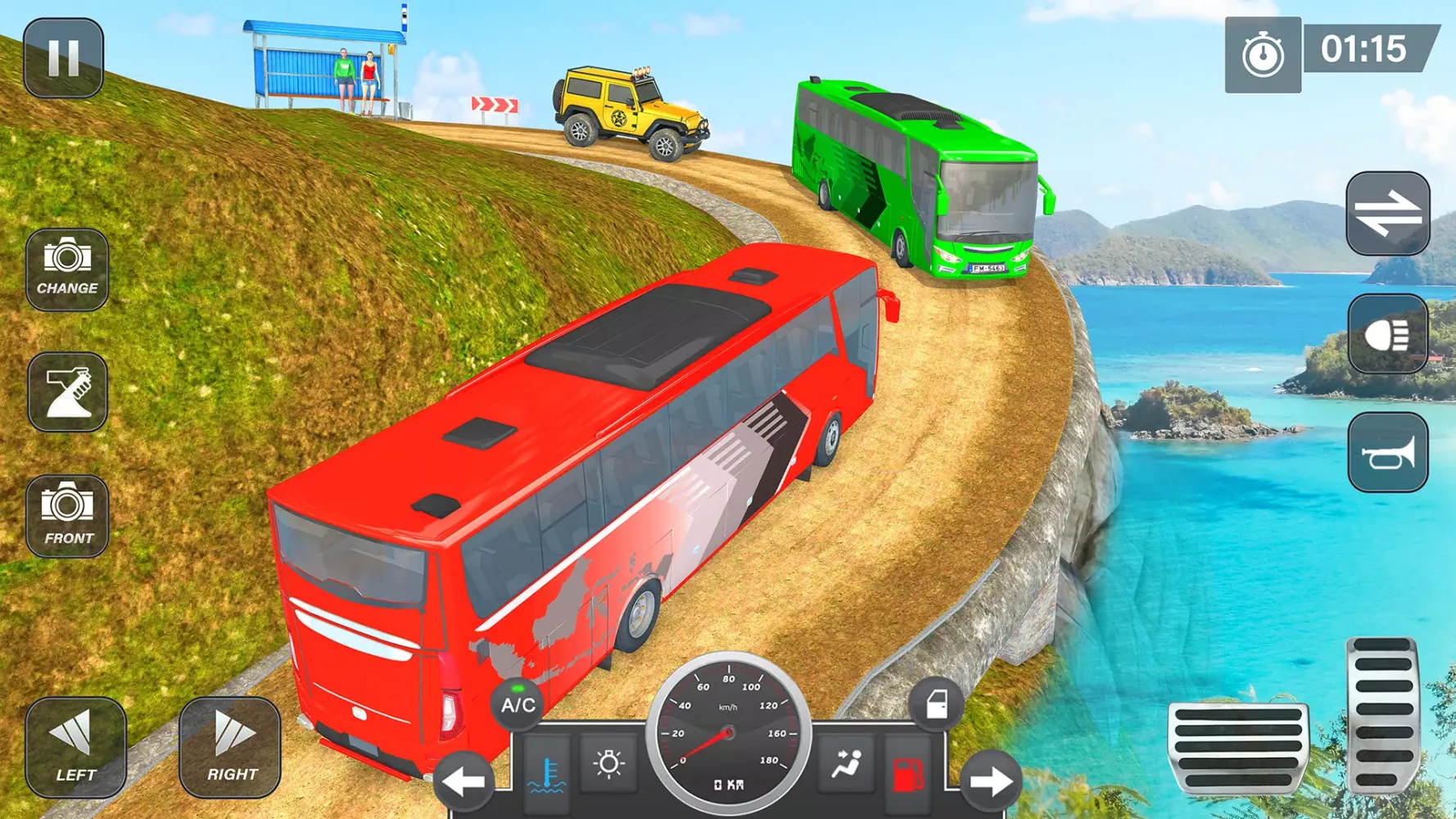Turn on the right indicator arrow

pyautogui.click(x=991, y=781)
